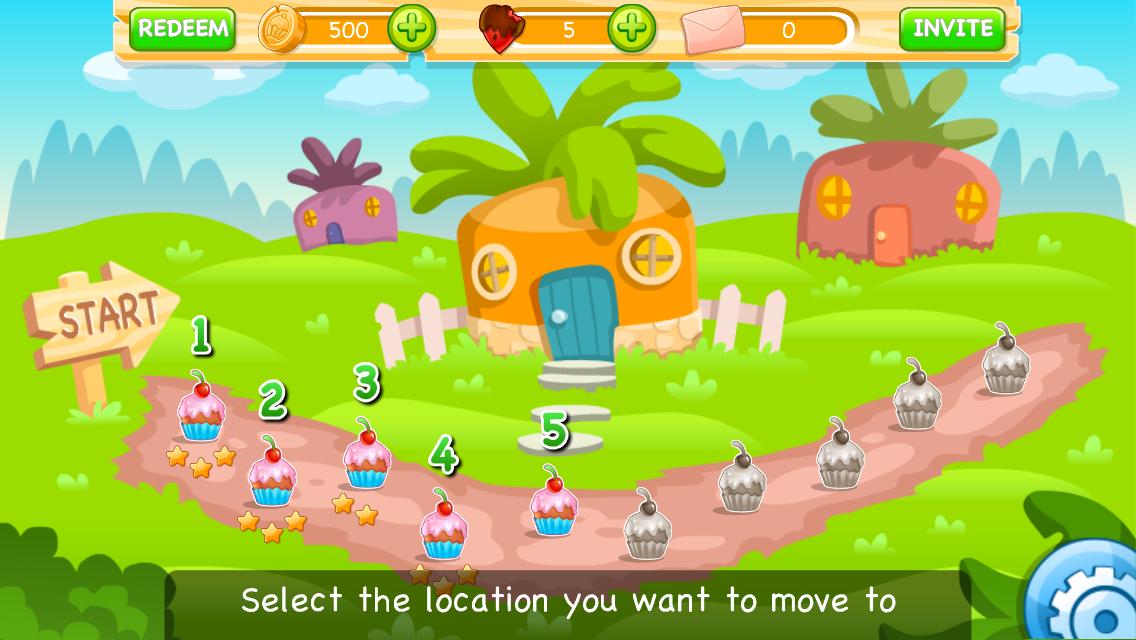1136x640 pixels.
Task: Choose the level 2 cupcake
Action: click(x=271, y=474)
